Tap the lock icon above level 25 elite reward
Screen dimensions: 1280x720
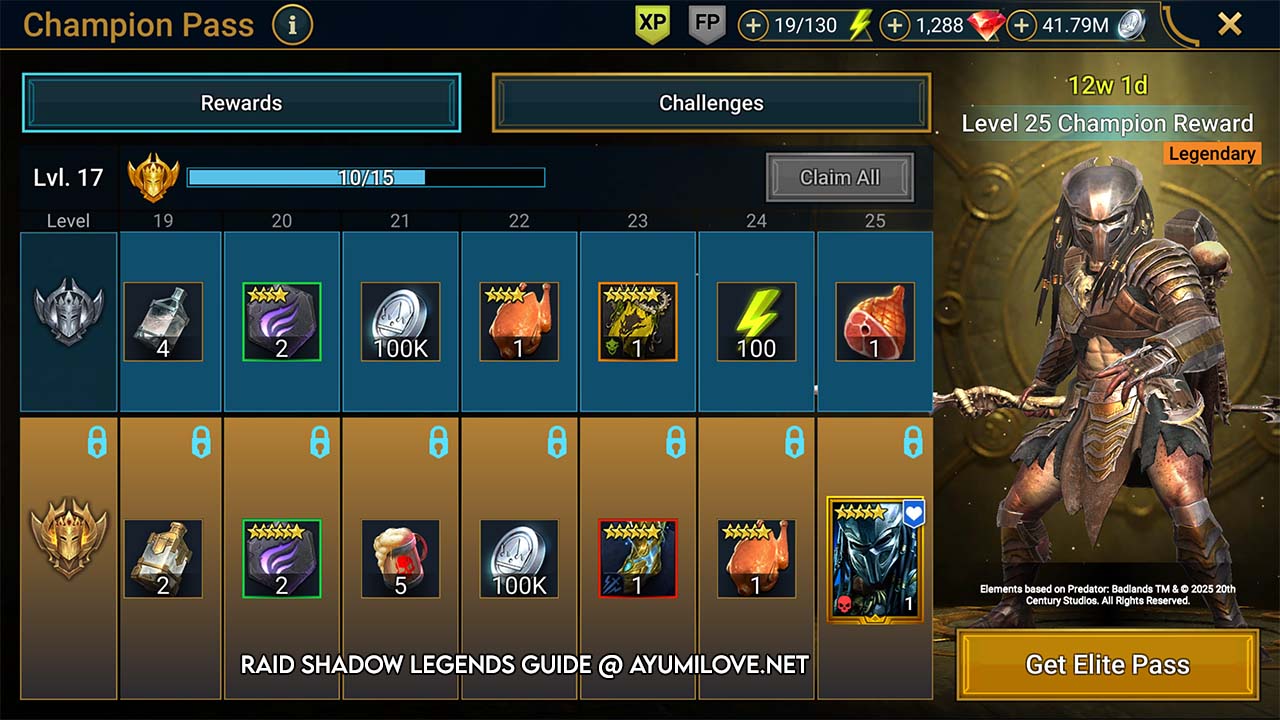click(915, 441)
